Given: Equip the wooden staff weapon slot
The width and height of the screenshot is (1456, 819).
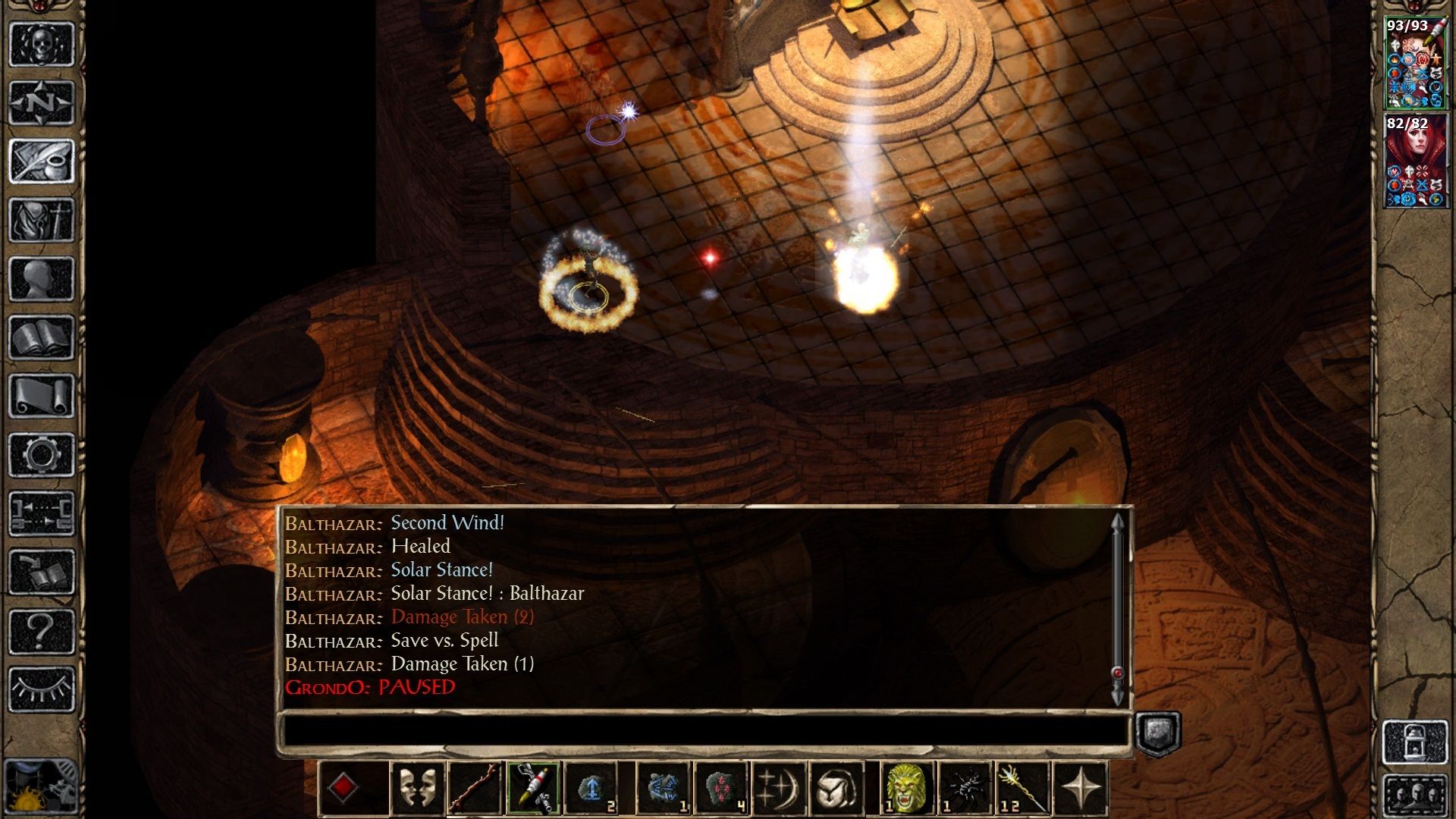Looking at the screenshot, I should 475,788.
